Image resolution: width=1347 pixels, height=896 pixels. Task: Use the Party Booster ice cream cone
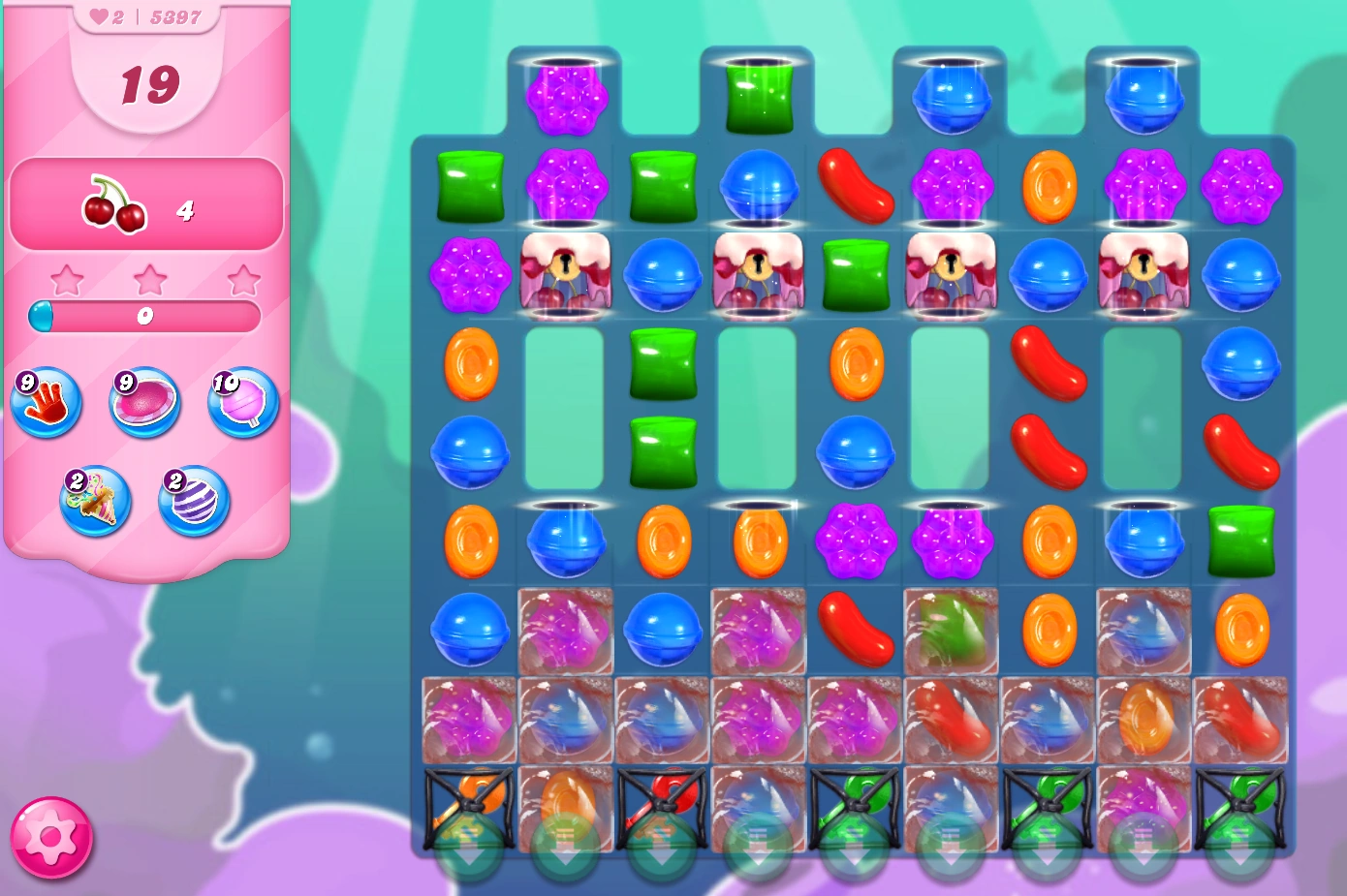tap(95, 502)
